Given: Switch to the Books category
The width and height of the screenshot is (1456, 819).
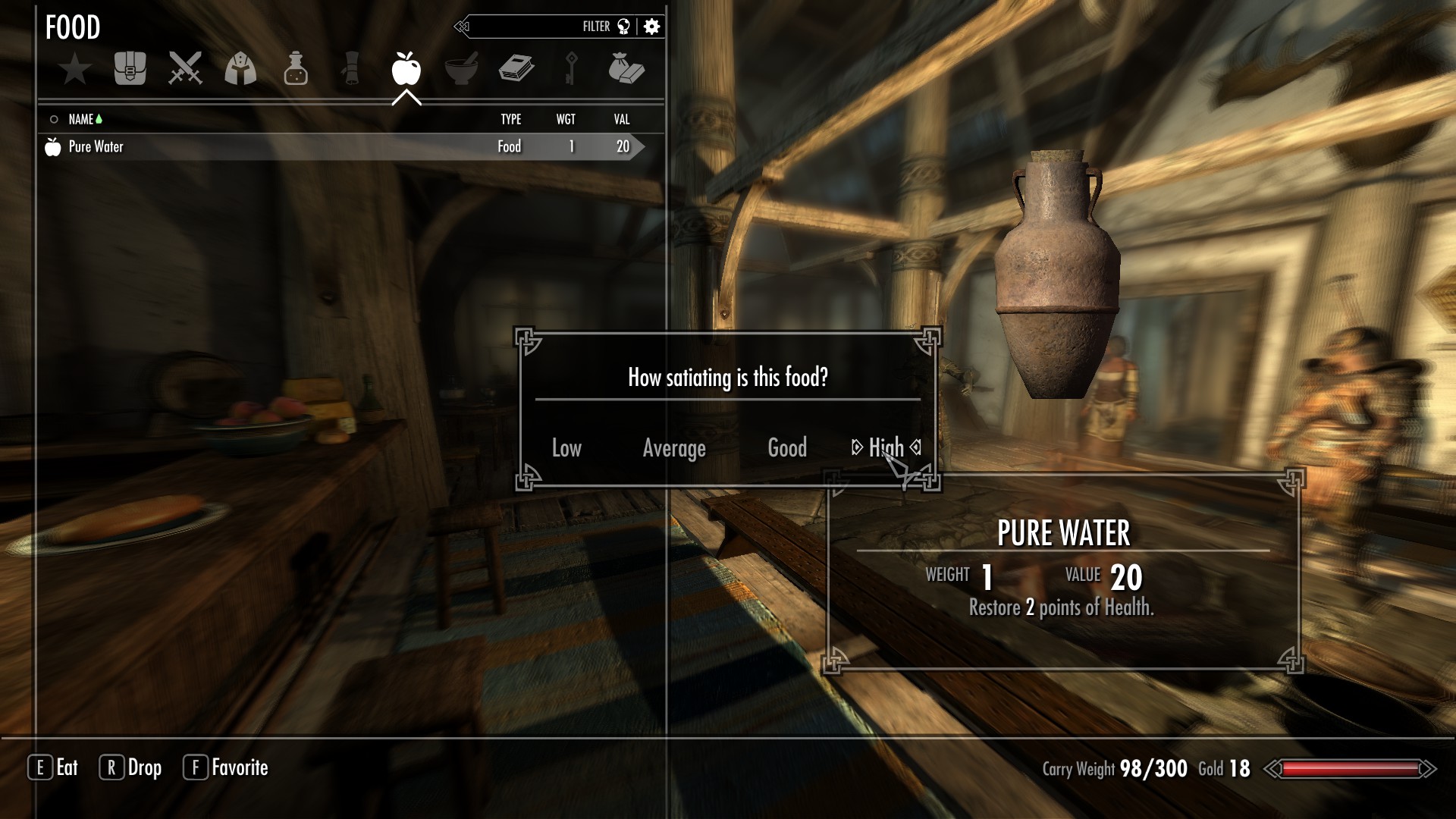Looking at the screenshot, I should click(516, 69).
